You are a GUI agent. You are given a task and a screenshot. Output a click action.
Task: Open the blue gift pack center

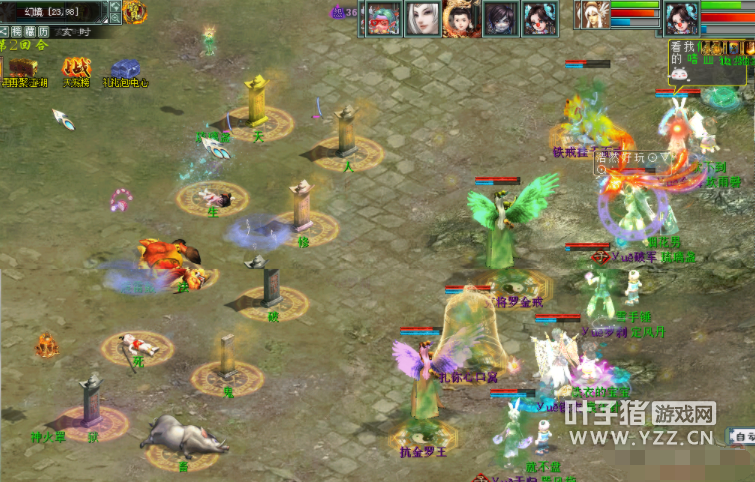[125, 69]
